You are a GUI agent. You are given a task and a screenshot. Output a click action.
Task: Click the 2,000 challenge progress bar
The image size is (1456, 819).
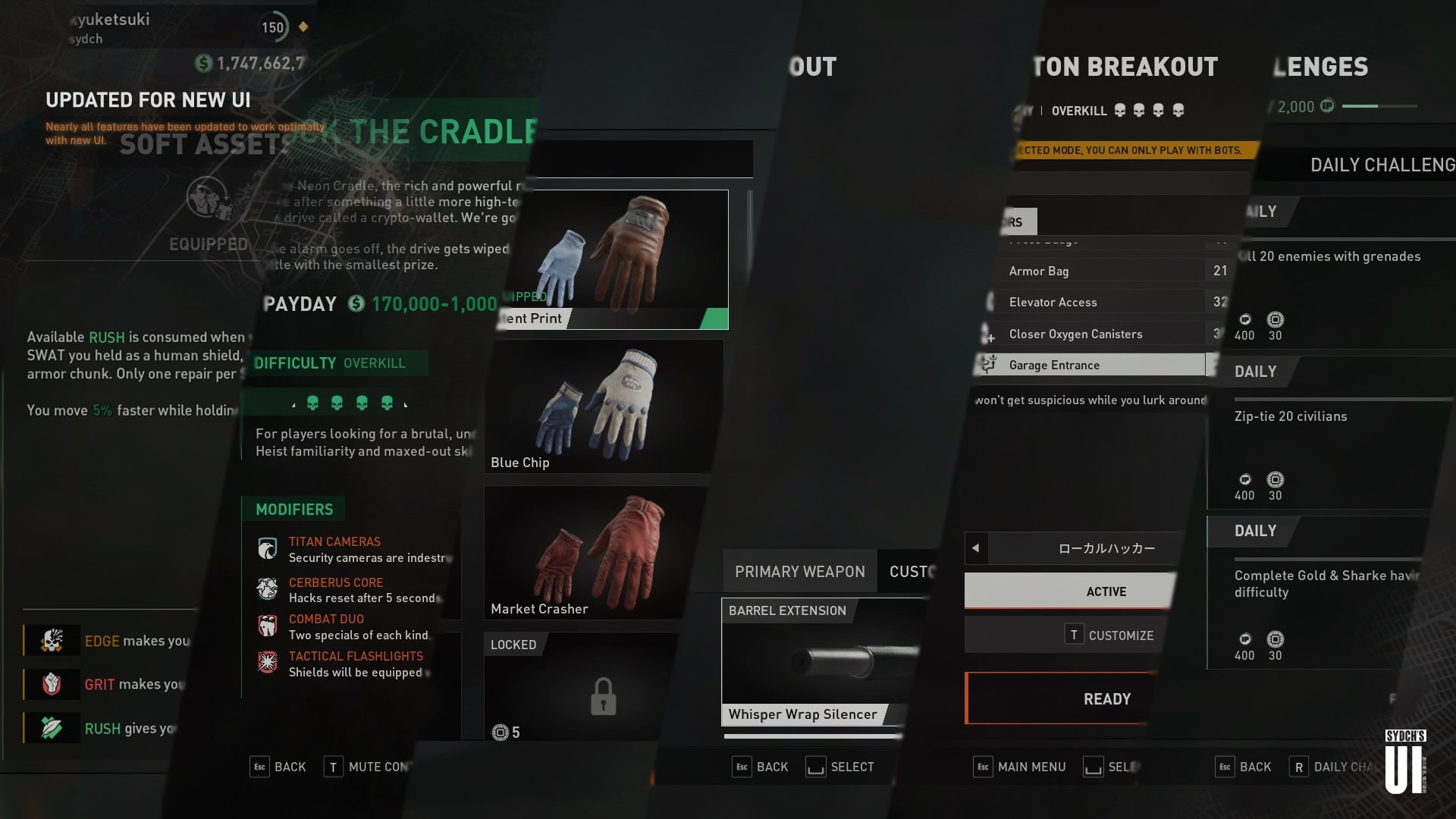tap(1373, 107)
